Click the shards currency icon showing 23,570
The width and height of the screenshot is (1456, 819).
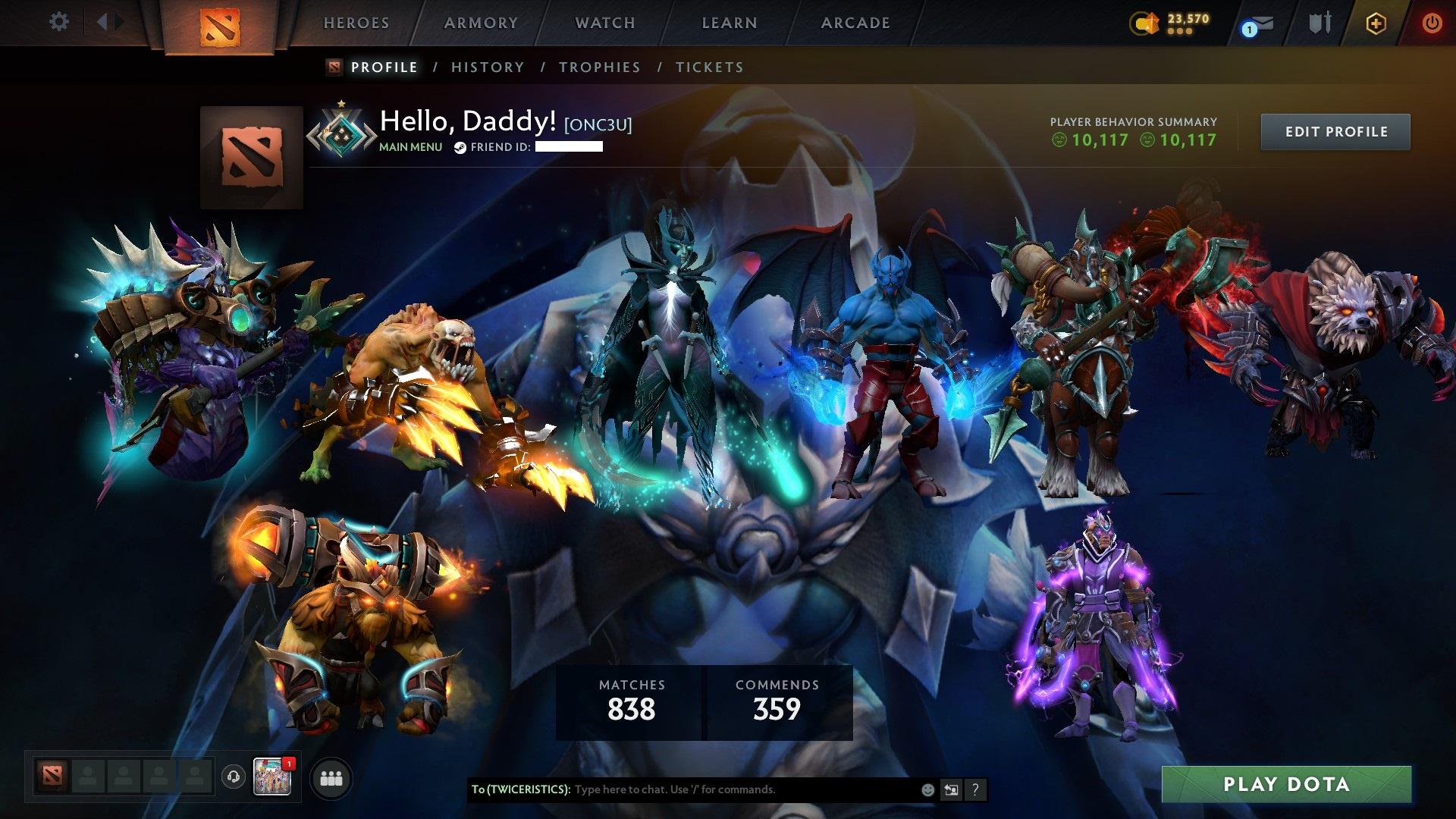pos(1144,23)
